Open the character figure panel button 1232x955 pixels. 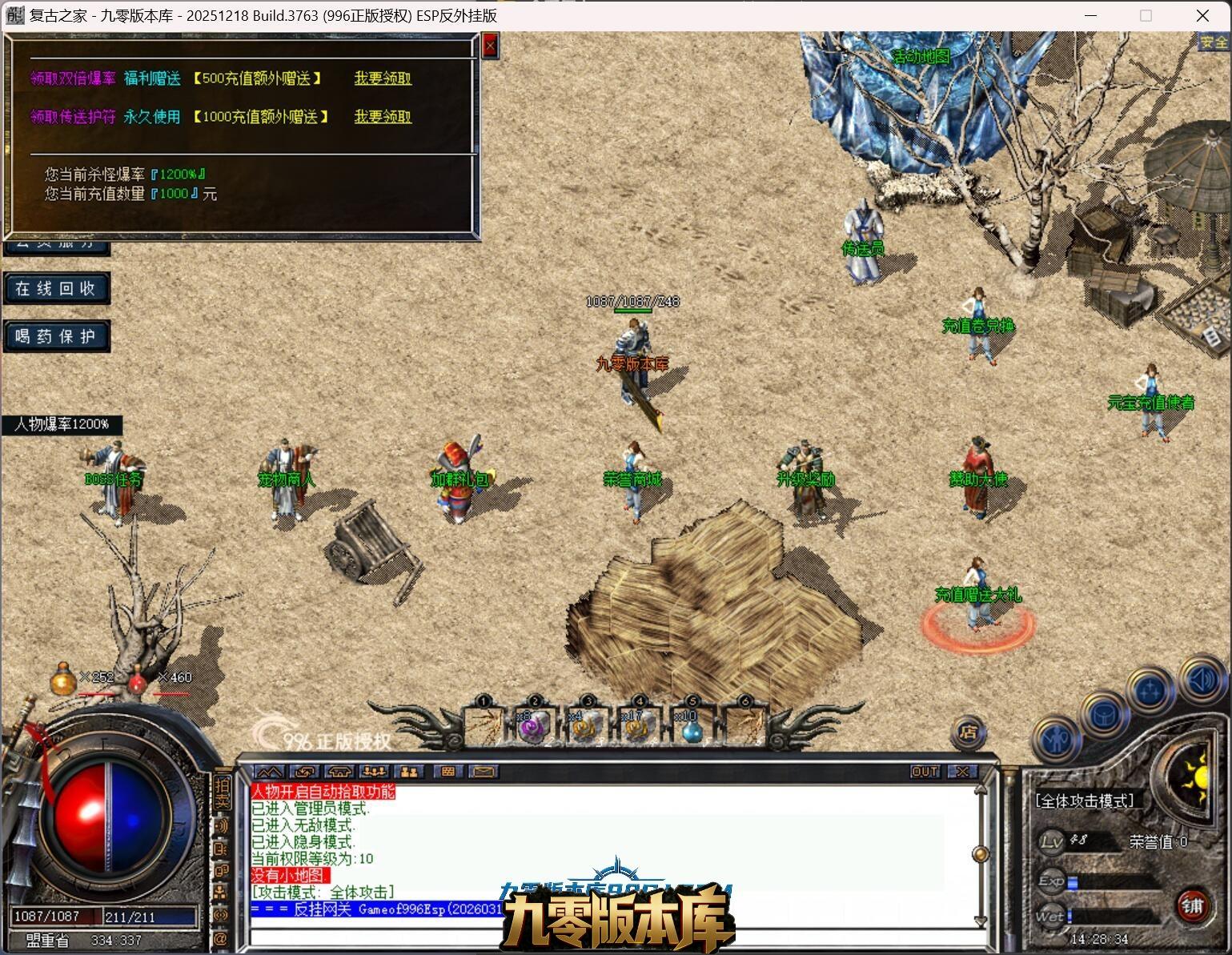[1057, 738]
